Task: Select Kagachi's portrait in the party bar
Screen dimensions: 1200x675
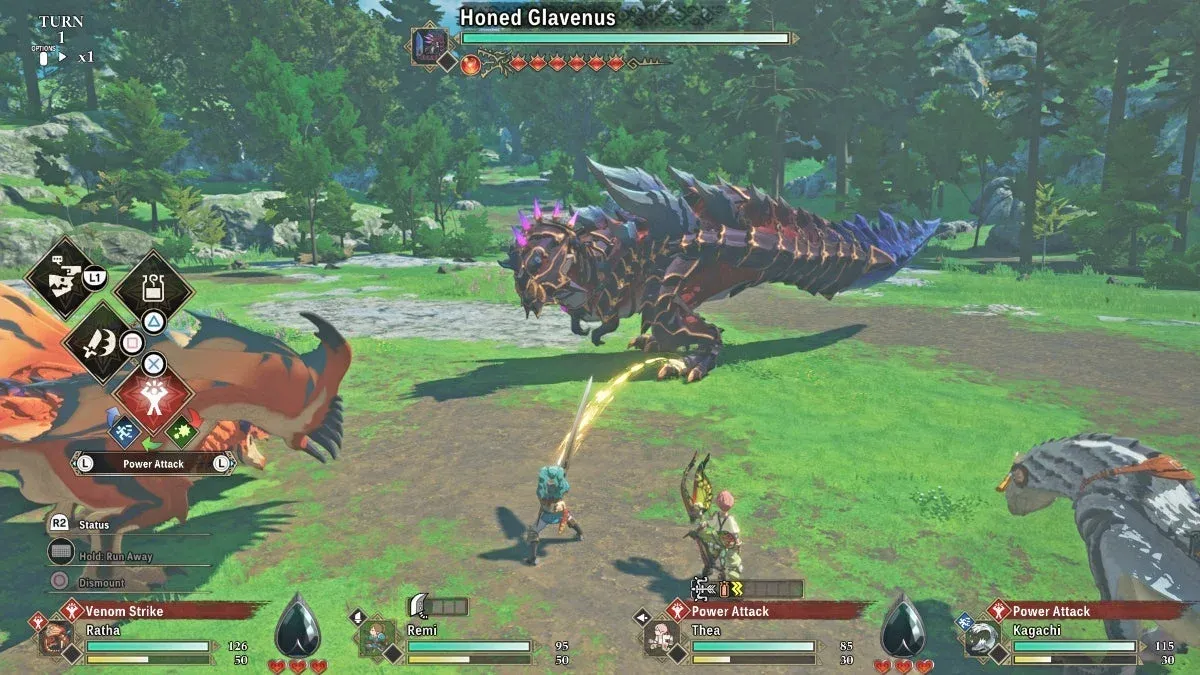Action: tap(981, 638)
